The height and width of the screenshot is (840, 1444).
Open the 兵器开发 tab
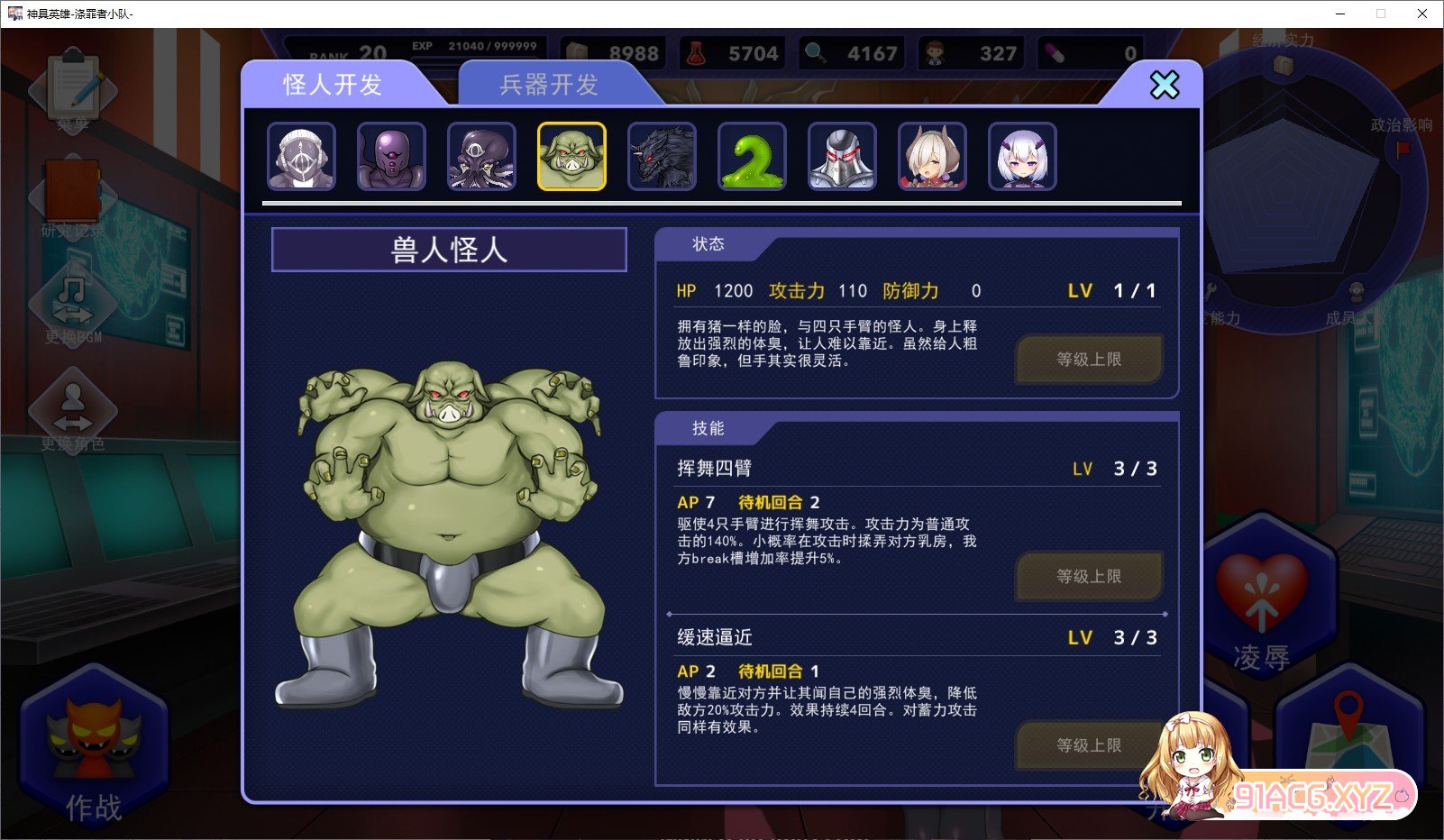(x=549, y=85)
